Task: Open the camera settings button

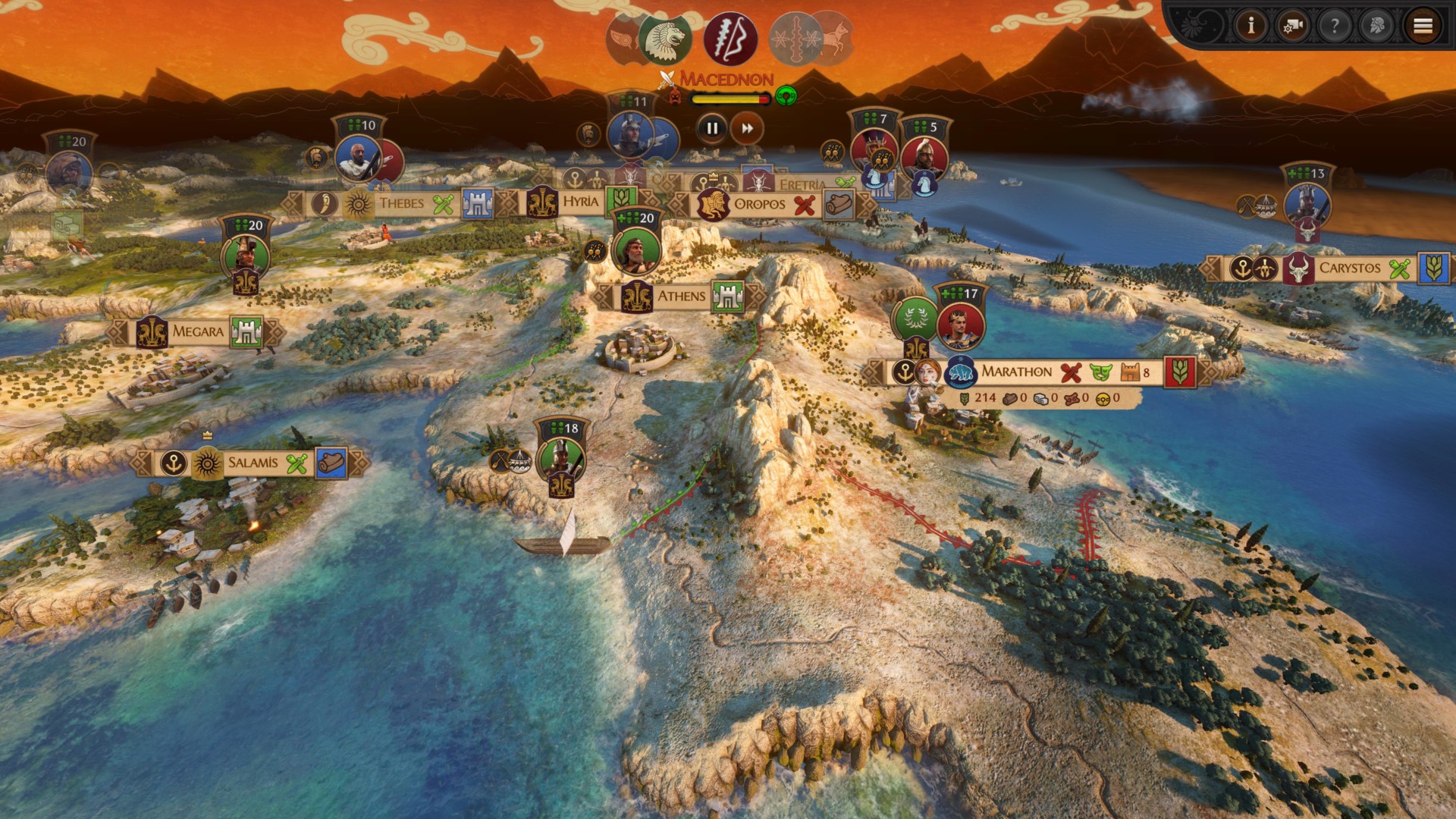Action: pos(1292,27)
